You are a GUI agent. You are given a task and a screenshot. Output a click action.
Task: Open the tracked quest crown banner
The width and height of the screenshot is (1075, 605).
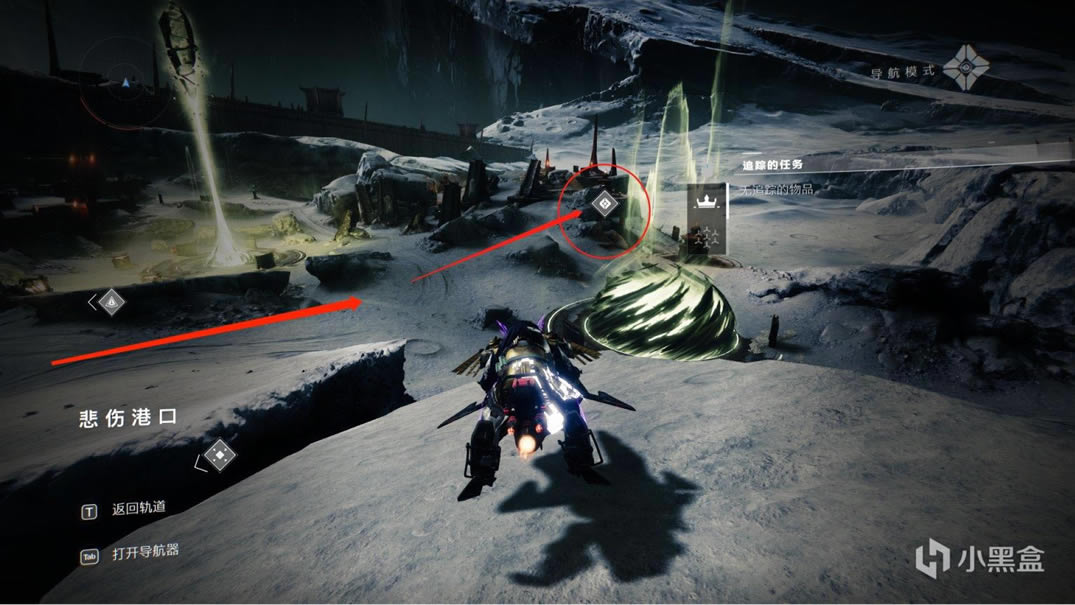point(707,202)
